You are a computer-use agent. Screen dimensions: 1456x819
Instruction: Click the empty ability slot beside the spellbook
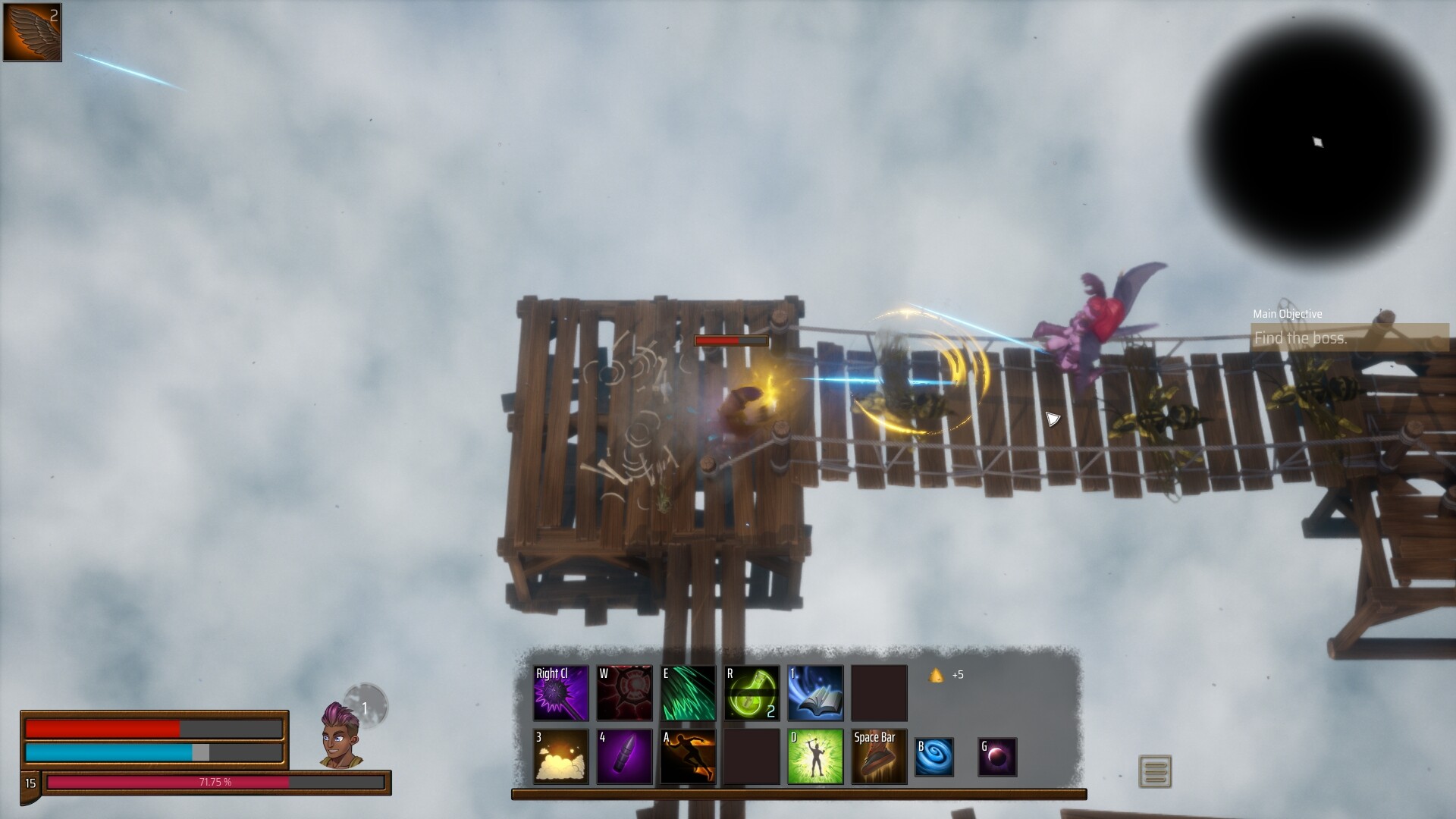(x=879, y=692)
